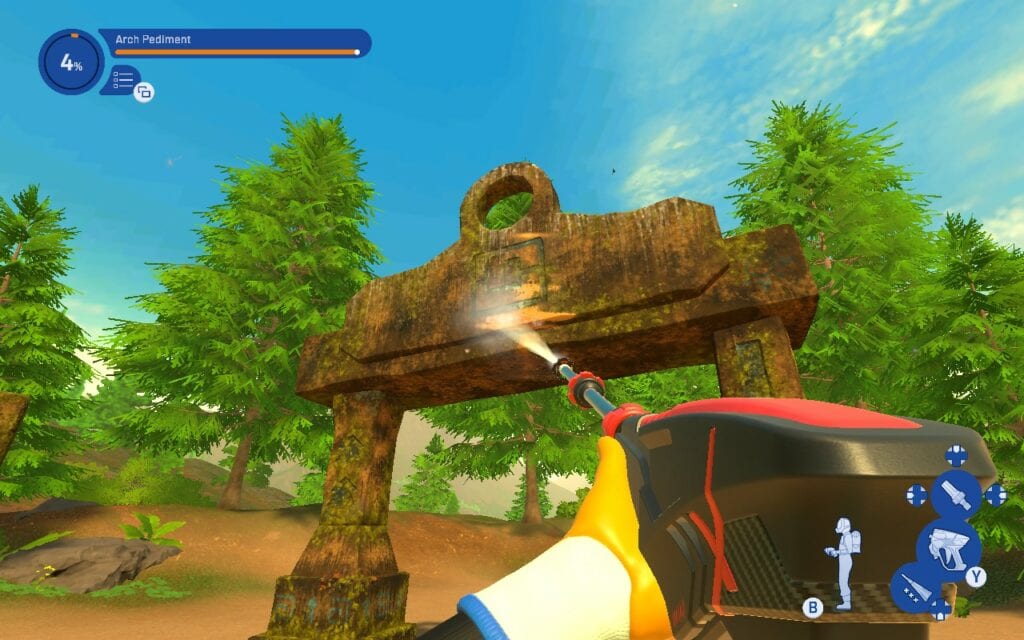Select the nozzle tip icon
1024x640 pixels.
coord(956,494)
